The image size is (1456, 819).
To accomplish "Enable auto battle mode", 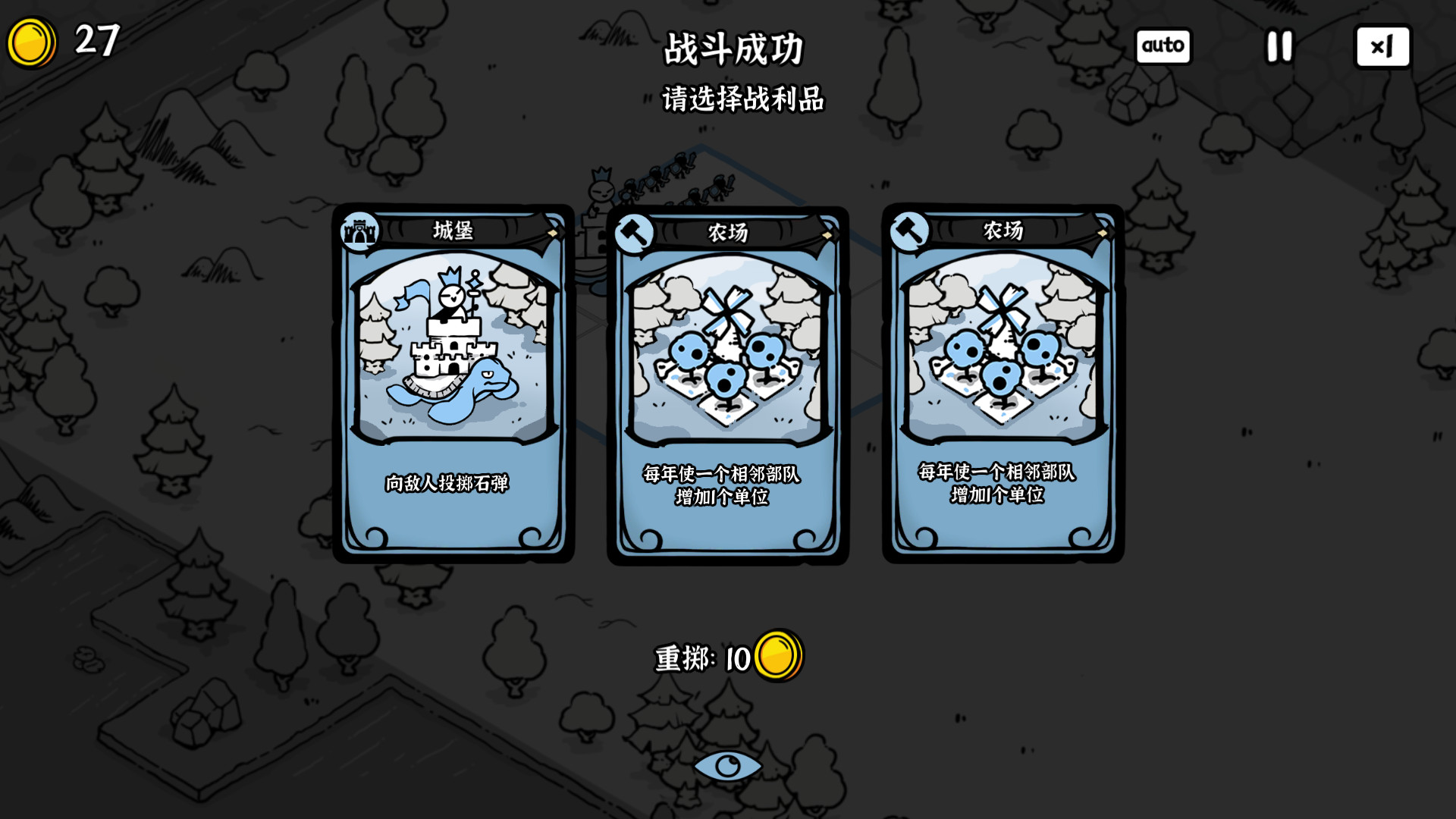I will coord(1163,46).
